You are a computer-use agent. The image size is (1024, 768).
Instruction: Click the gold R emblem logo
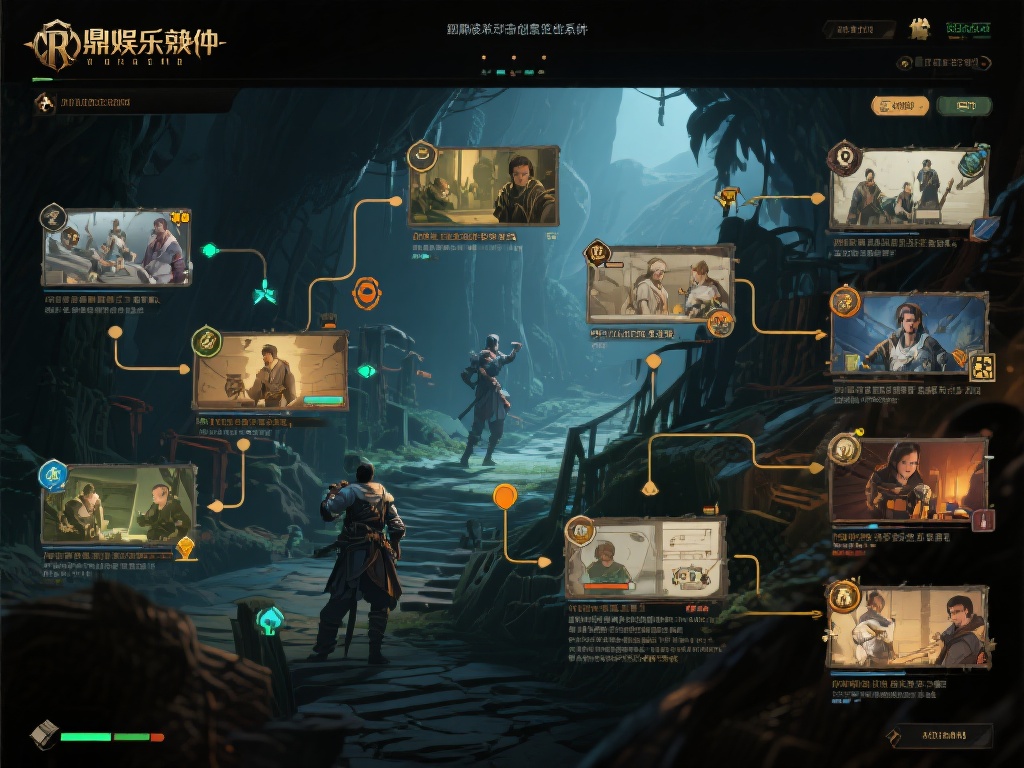(x=52, y=45)
